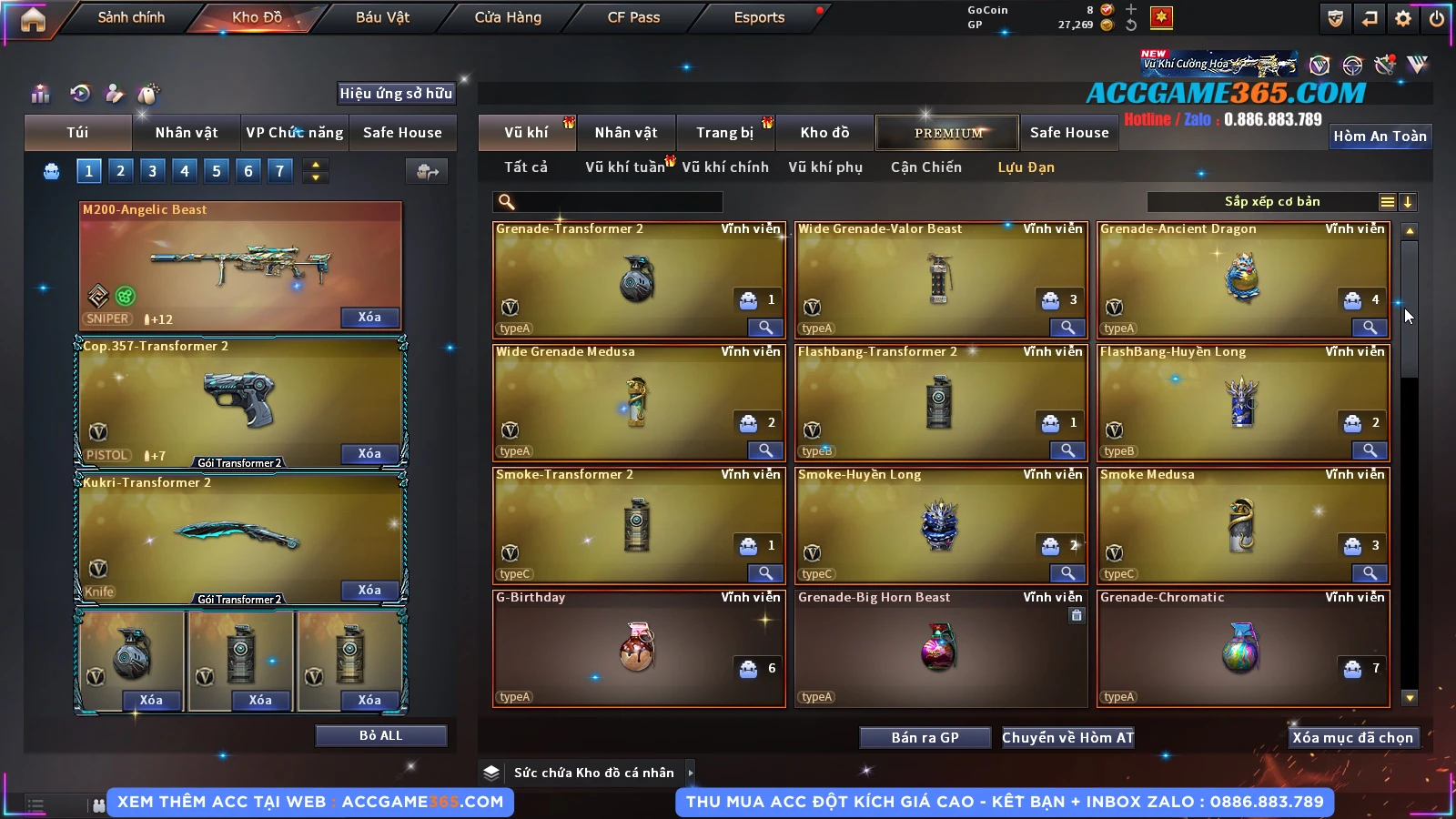Select the Grenade-Ancient Dragon item
Screen dimensions: 1456x819
1242,279
